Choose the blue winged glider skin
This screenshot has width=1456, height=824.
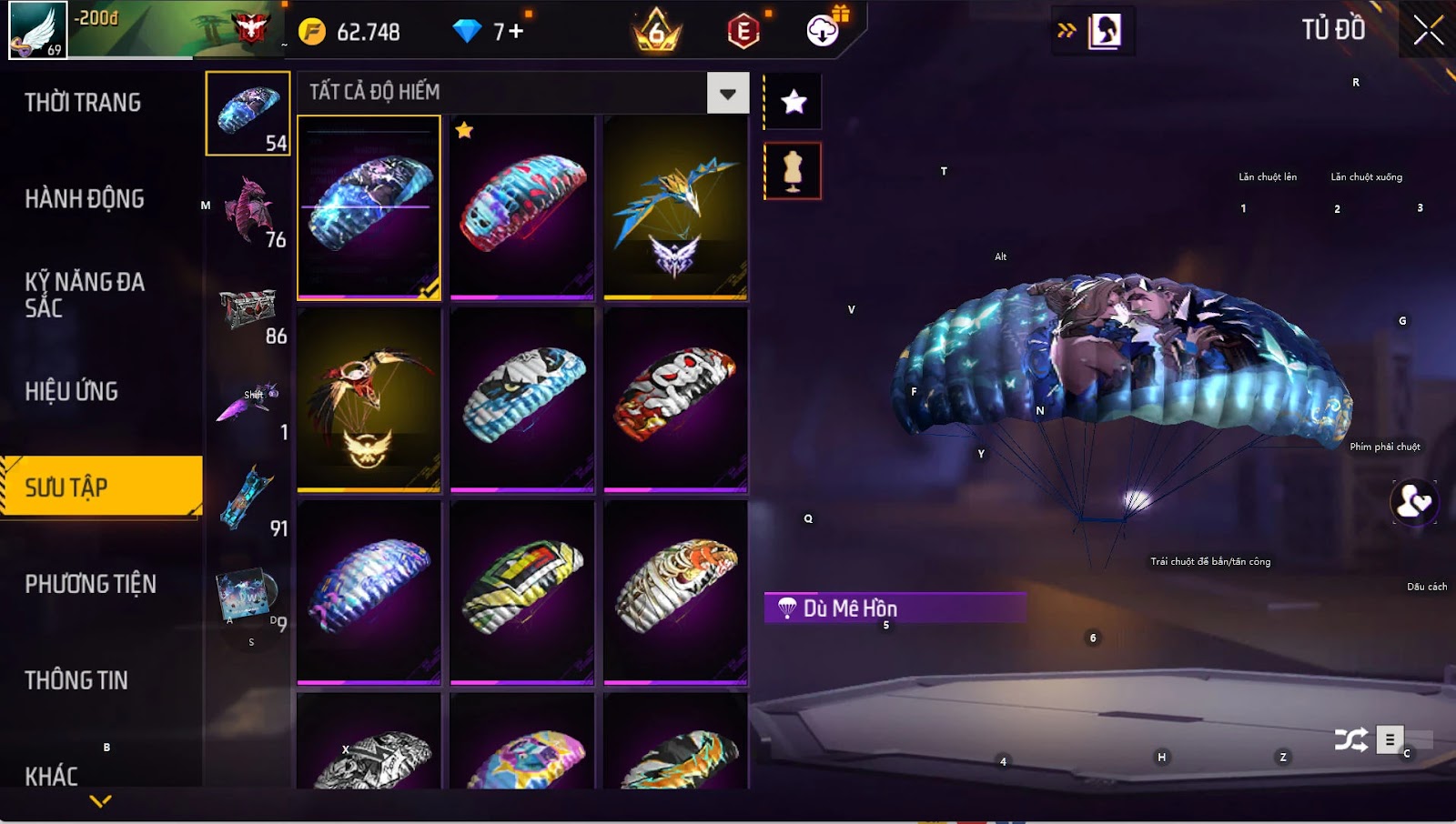(x=675, y=206)
